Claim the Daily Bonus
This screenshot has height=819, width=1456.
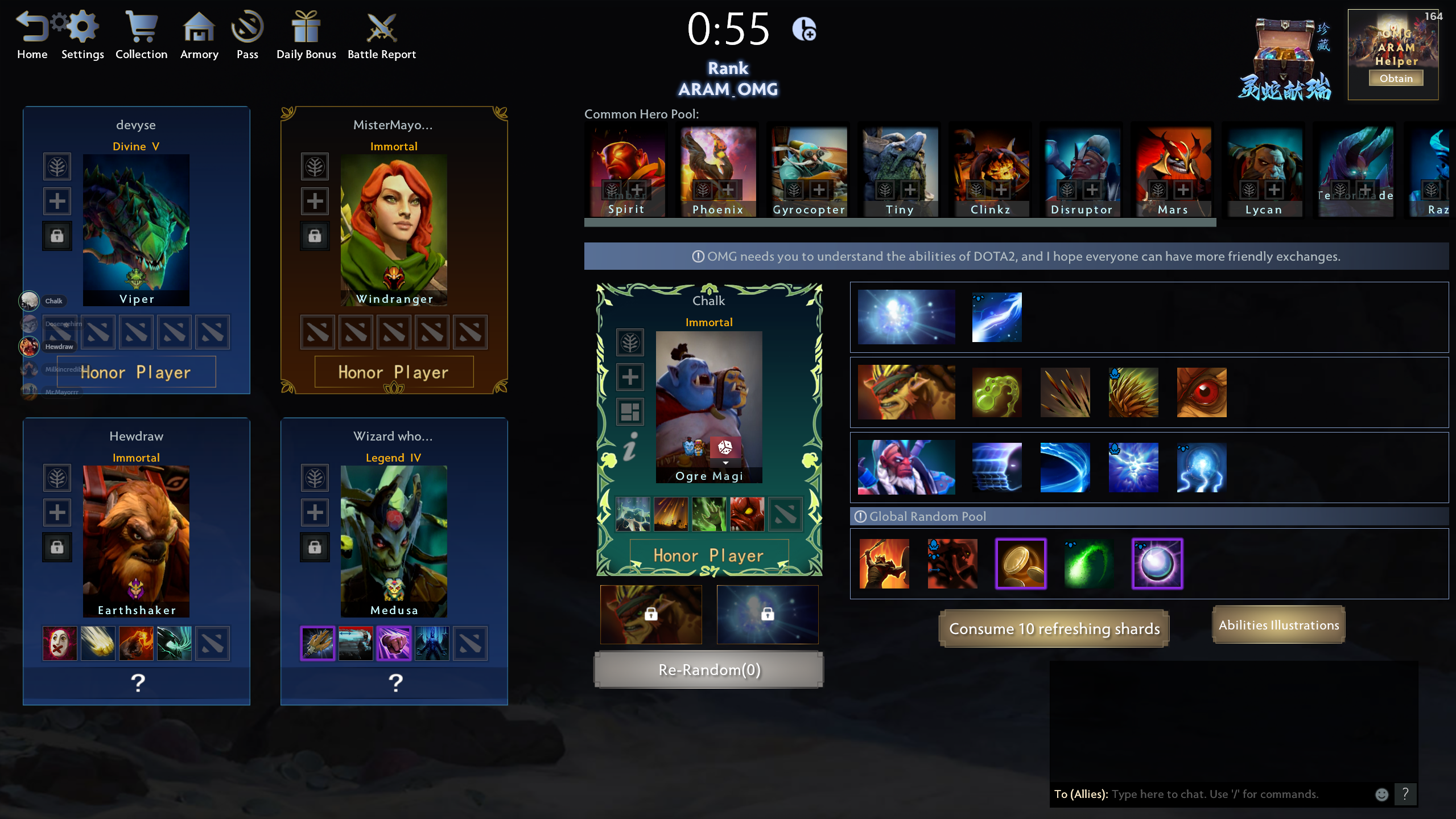[x=306, y=35]
